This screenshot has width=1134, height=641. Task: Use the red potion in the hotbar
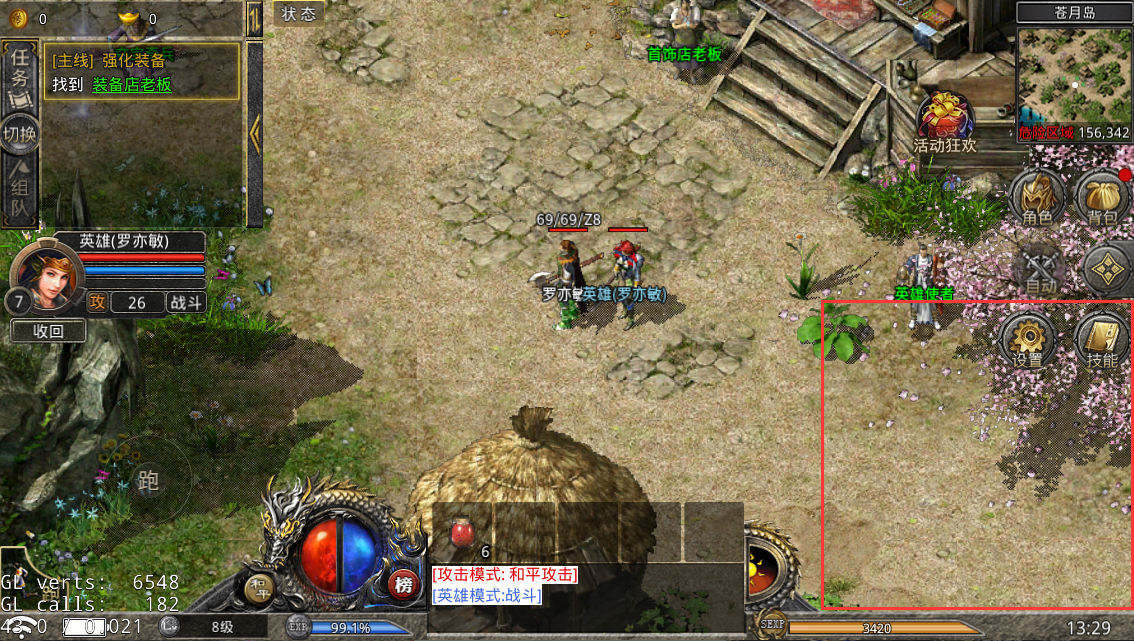[462, 533]
